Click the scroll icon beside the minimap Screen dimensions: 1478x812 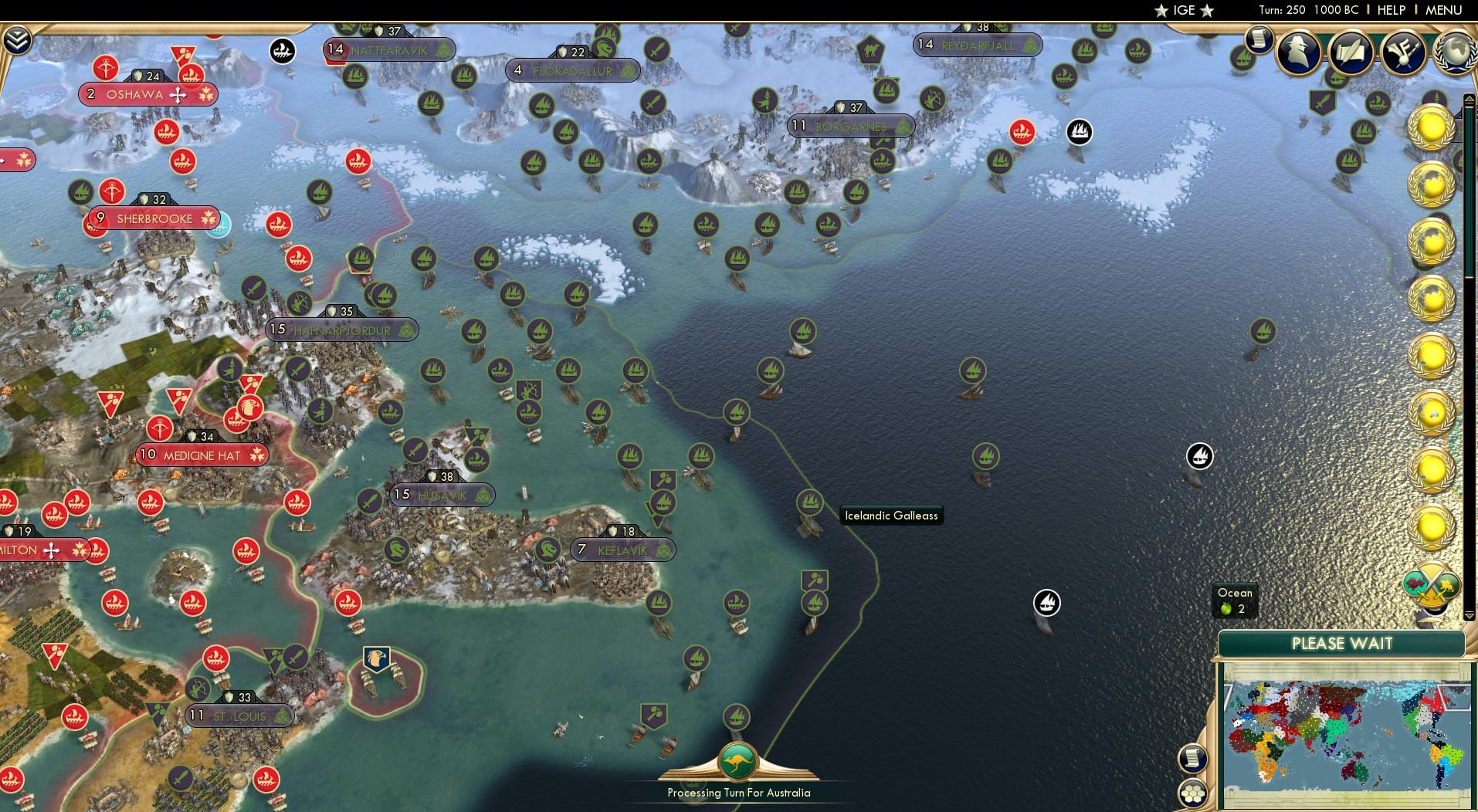tap(1193, 759)
